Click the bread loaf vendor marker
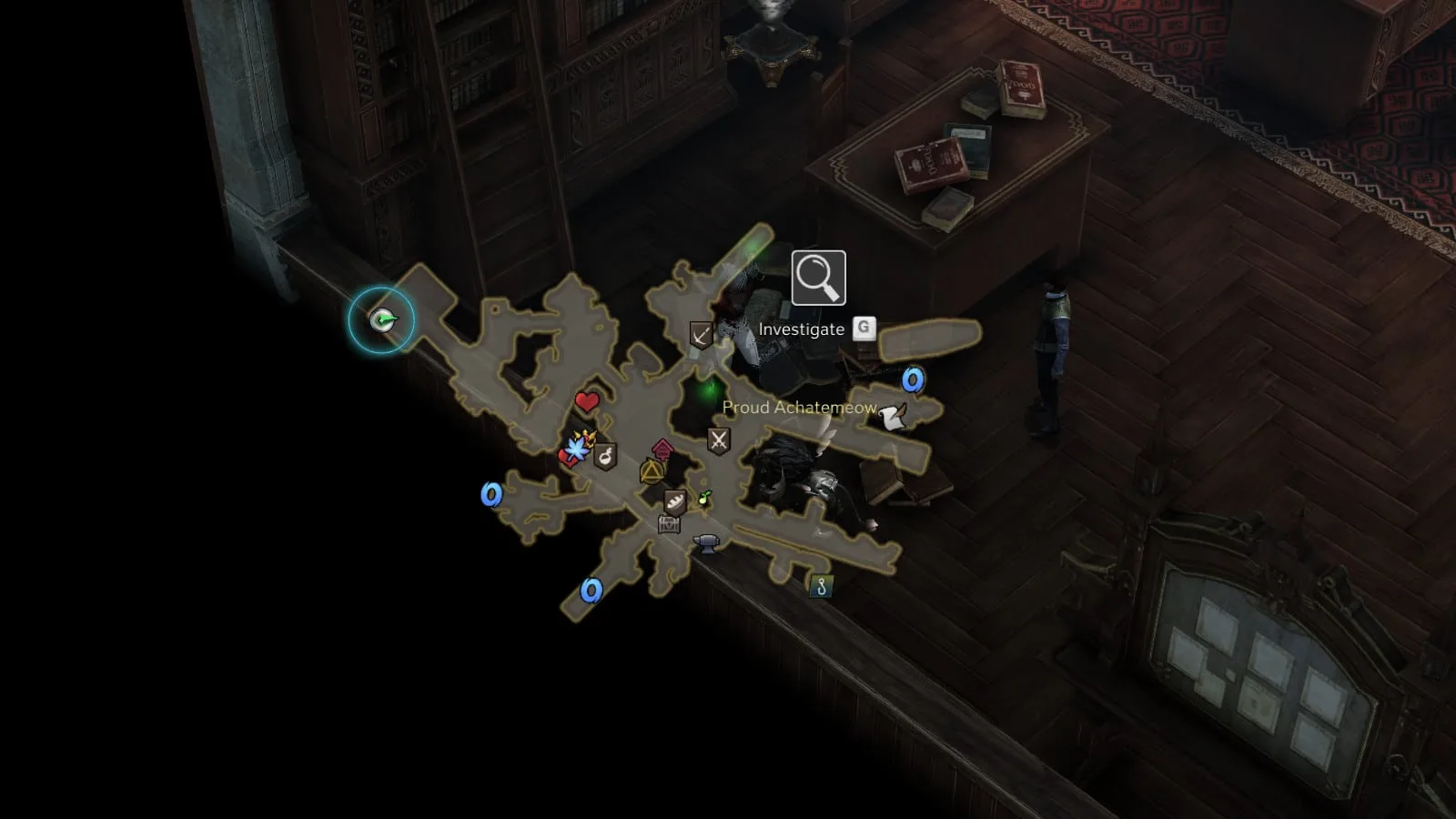Screen dimensions: 1456x819 tap(674, 501)
